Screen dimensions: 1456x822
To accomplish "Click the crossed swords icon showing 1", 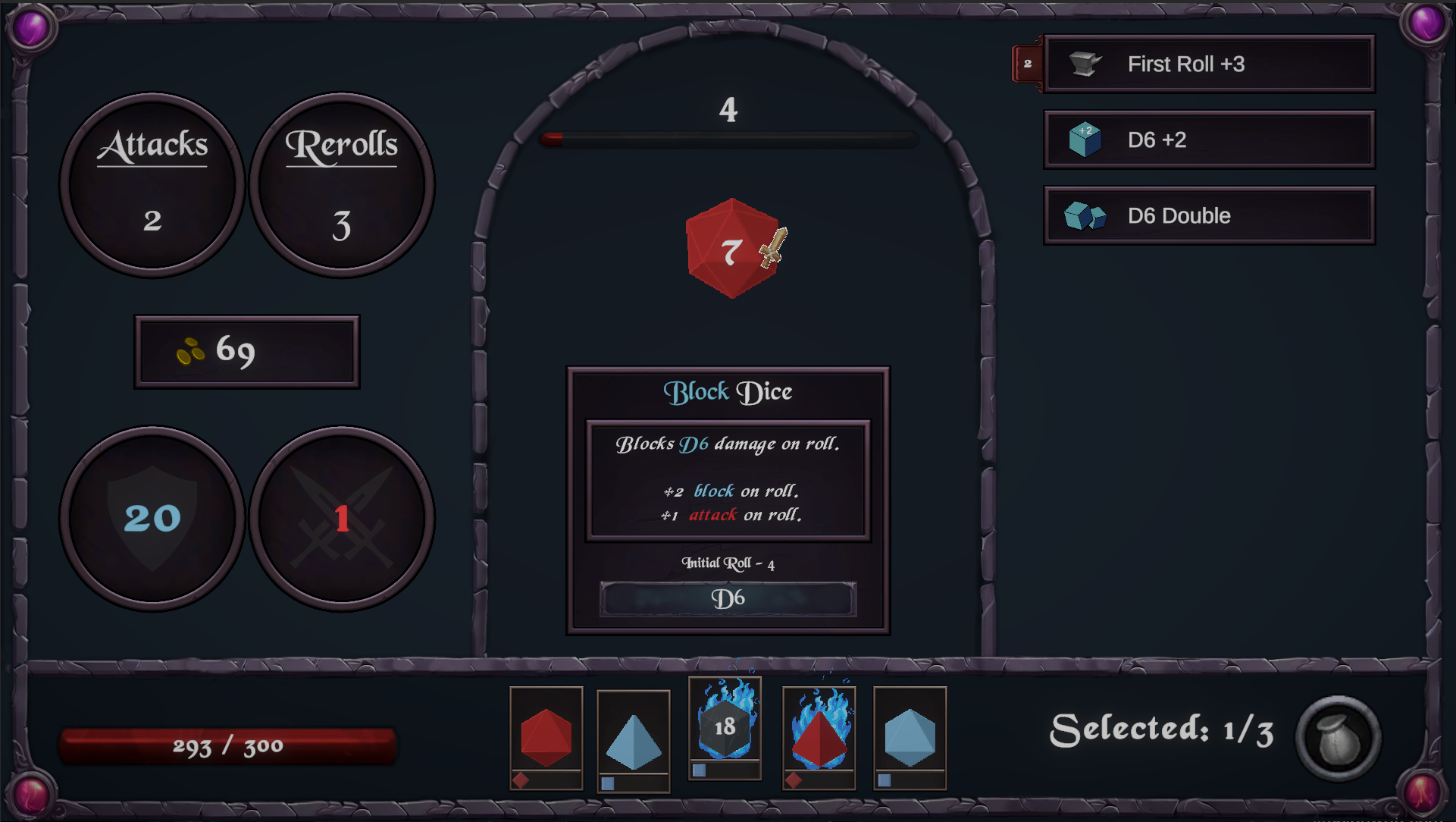I will click(341, 519).
